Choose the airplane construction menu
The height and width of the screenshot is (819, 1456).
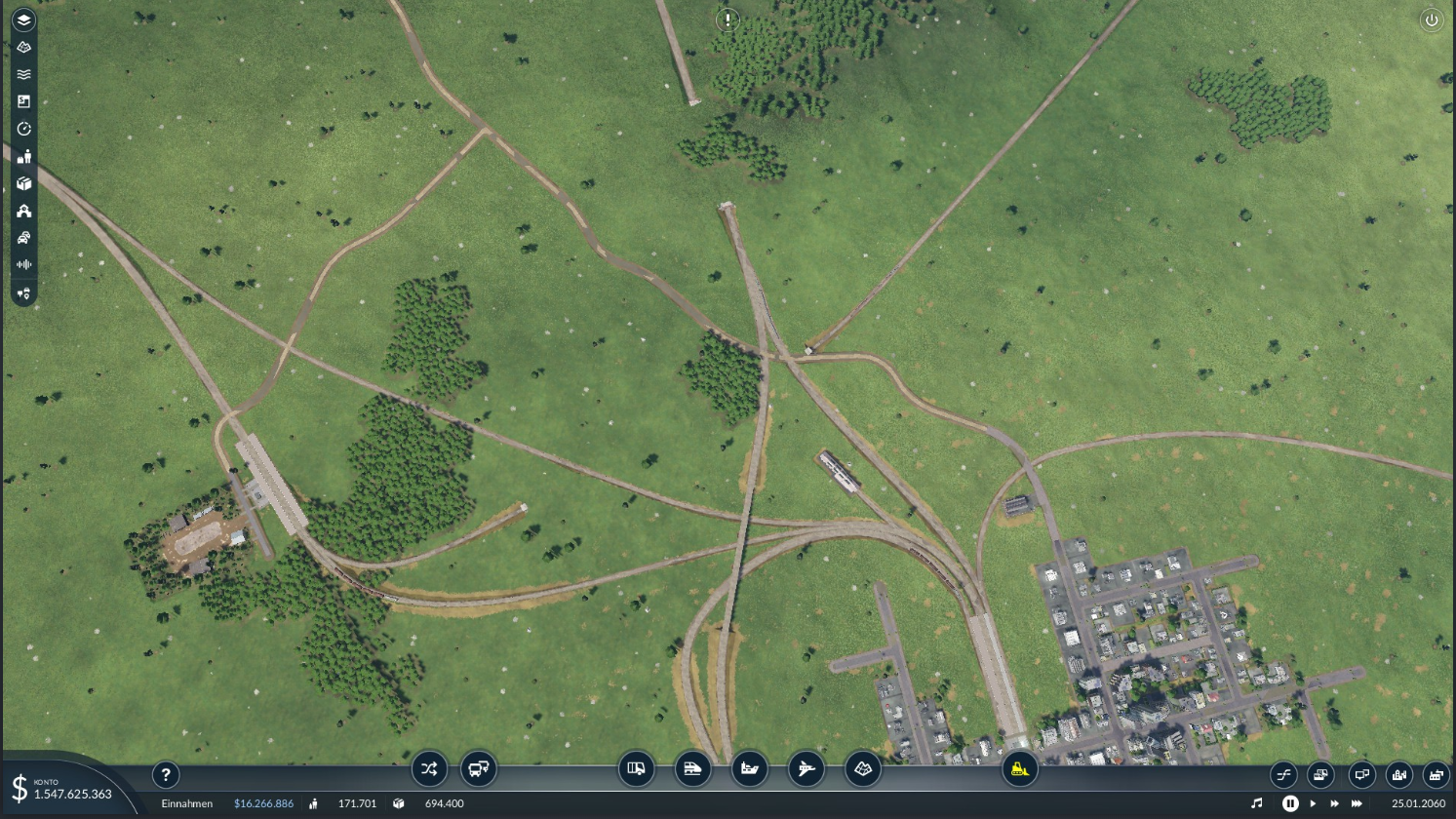806,769
